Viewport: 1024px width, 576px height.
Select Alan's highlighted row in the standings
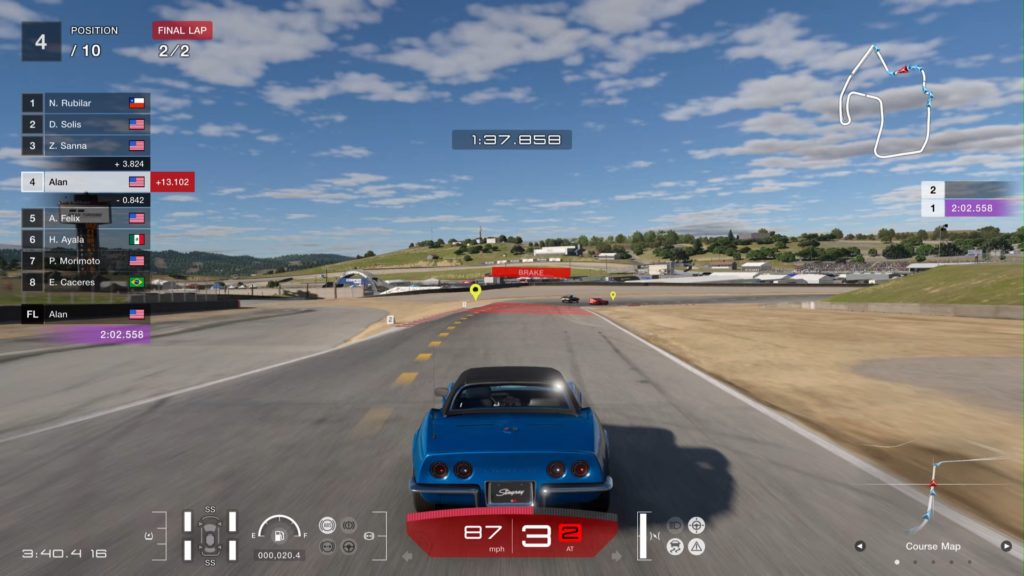pyautogui.click(x=86, y=182)
